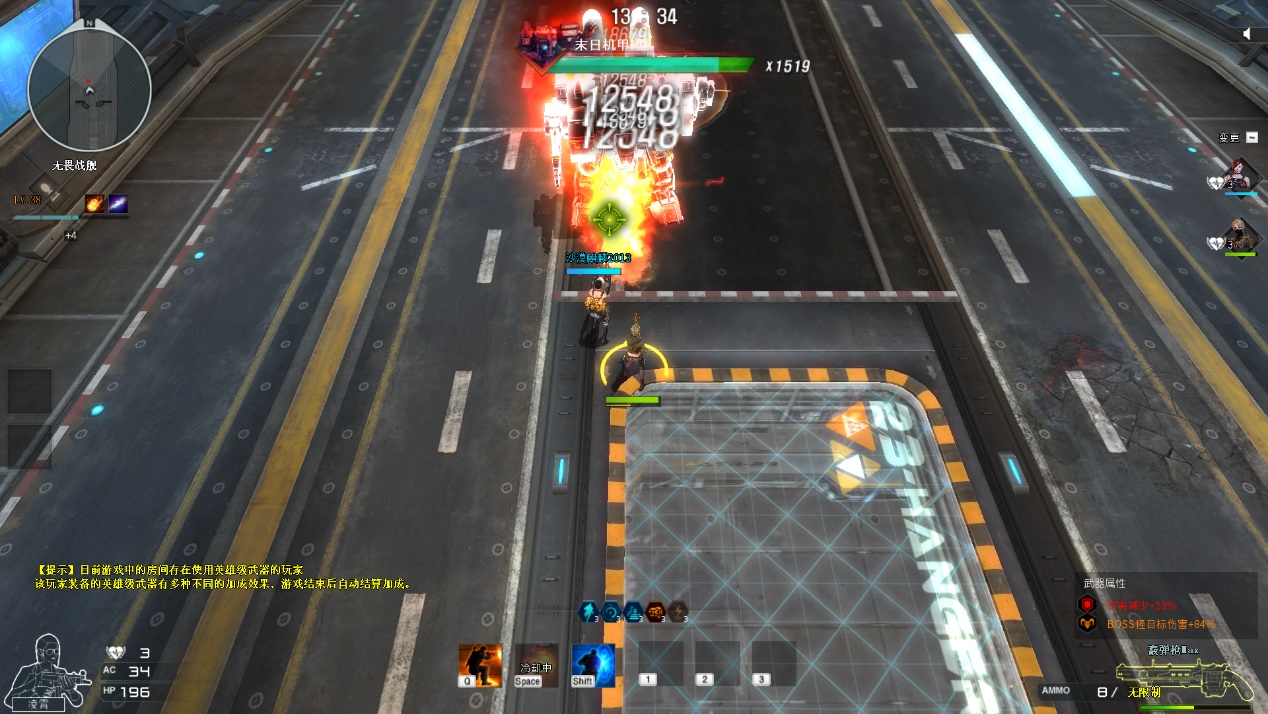1268x714 pixels.
Task: Click the red treasure boost icon
Action: (x=656, y=611)
